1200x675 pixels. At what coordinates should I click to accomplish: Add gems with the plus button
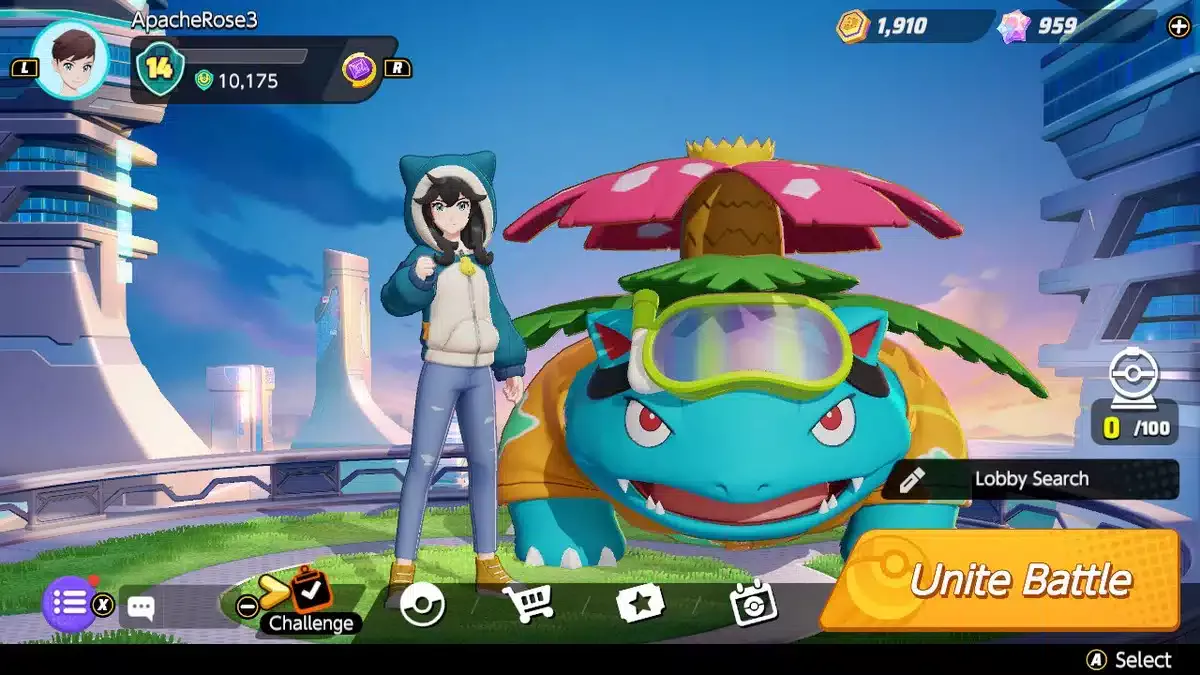[1178, 27]
